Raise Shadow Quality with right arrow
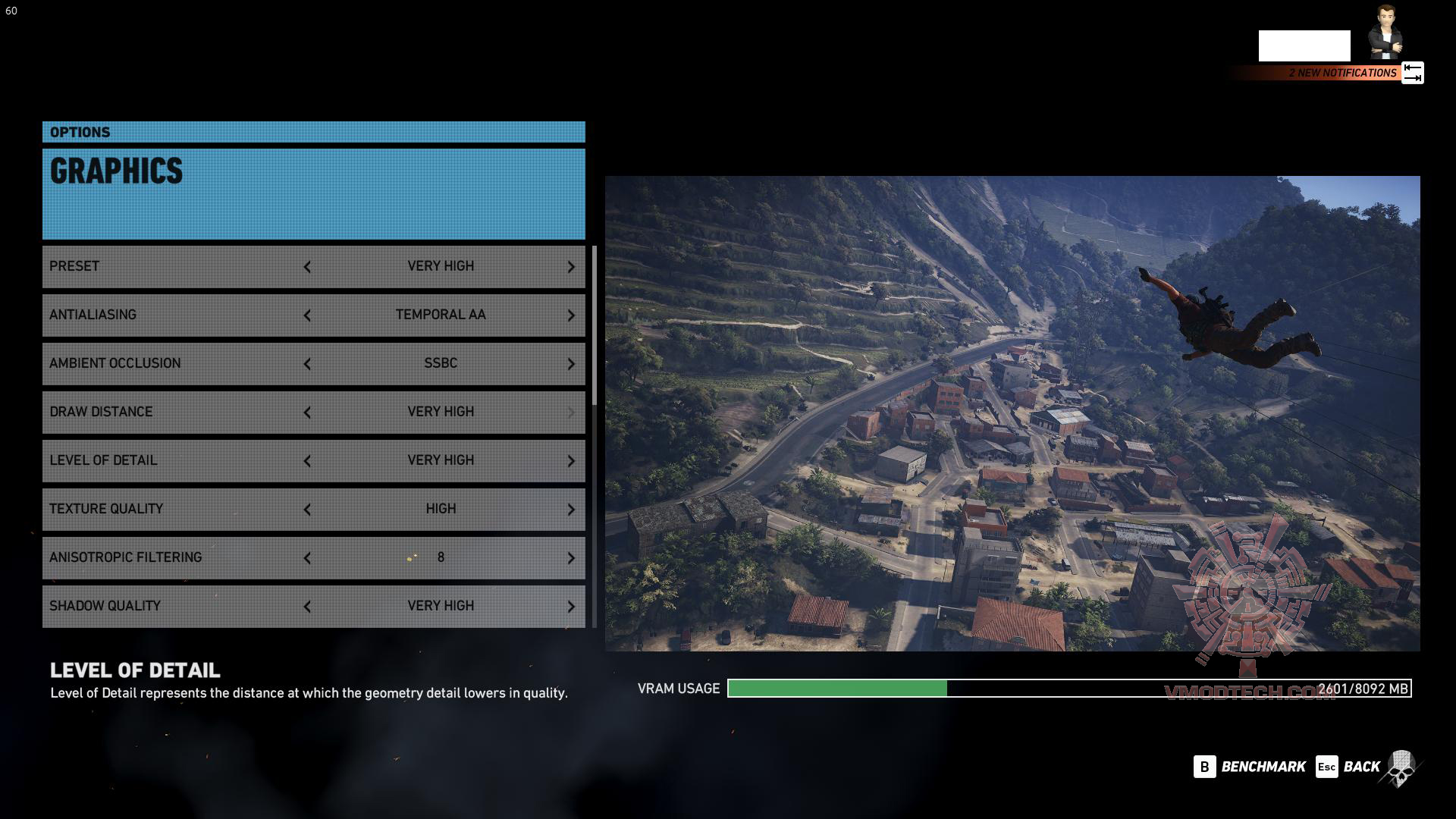 tap(571, 607)
